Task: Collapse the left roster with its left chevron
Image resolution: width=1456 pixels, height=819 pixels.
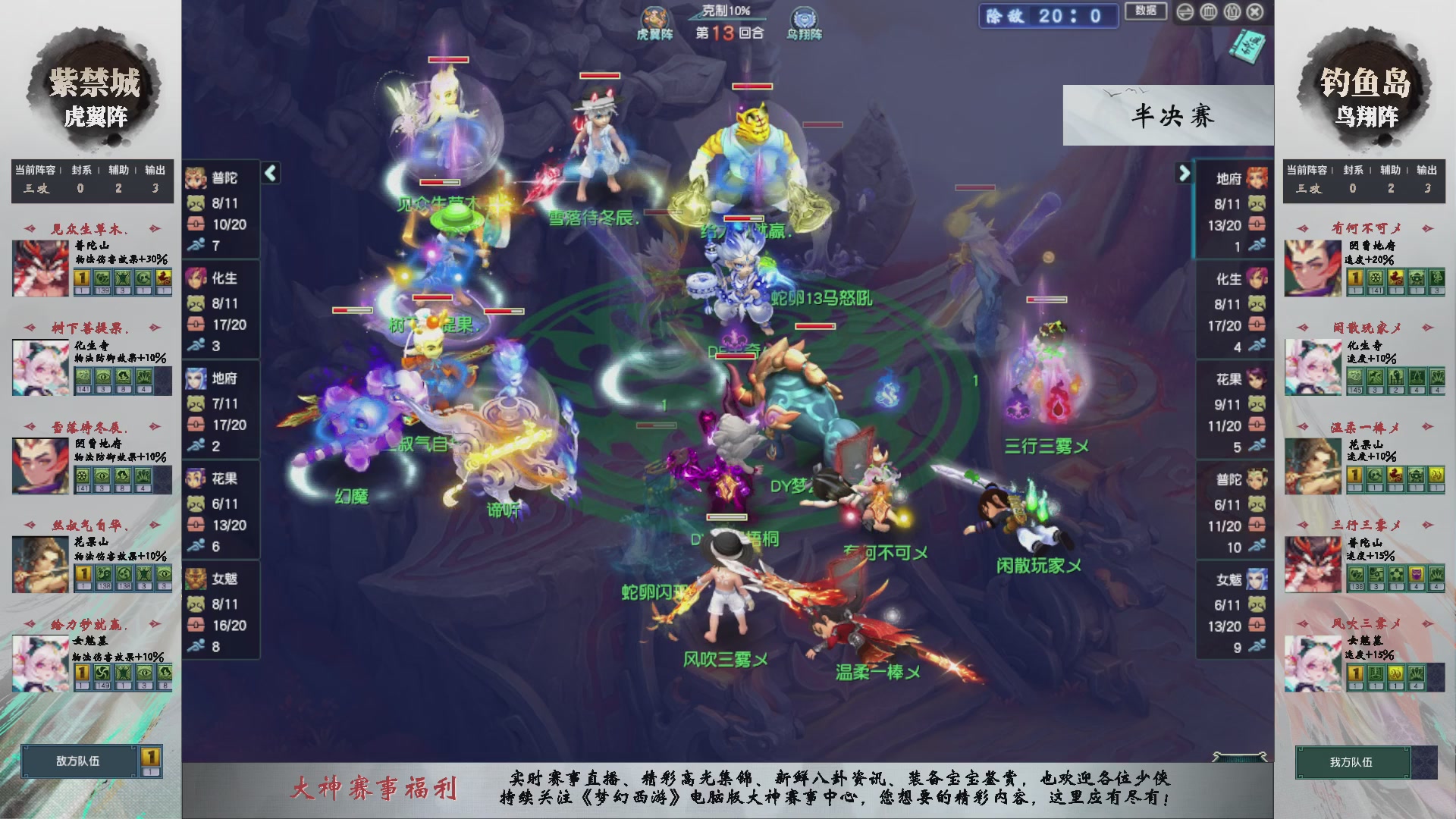Action: [269, 173]
